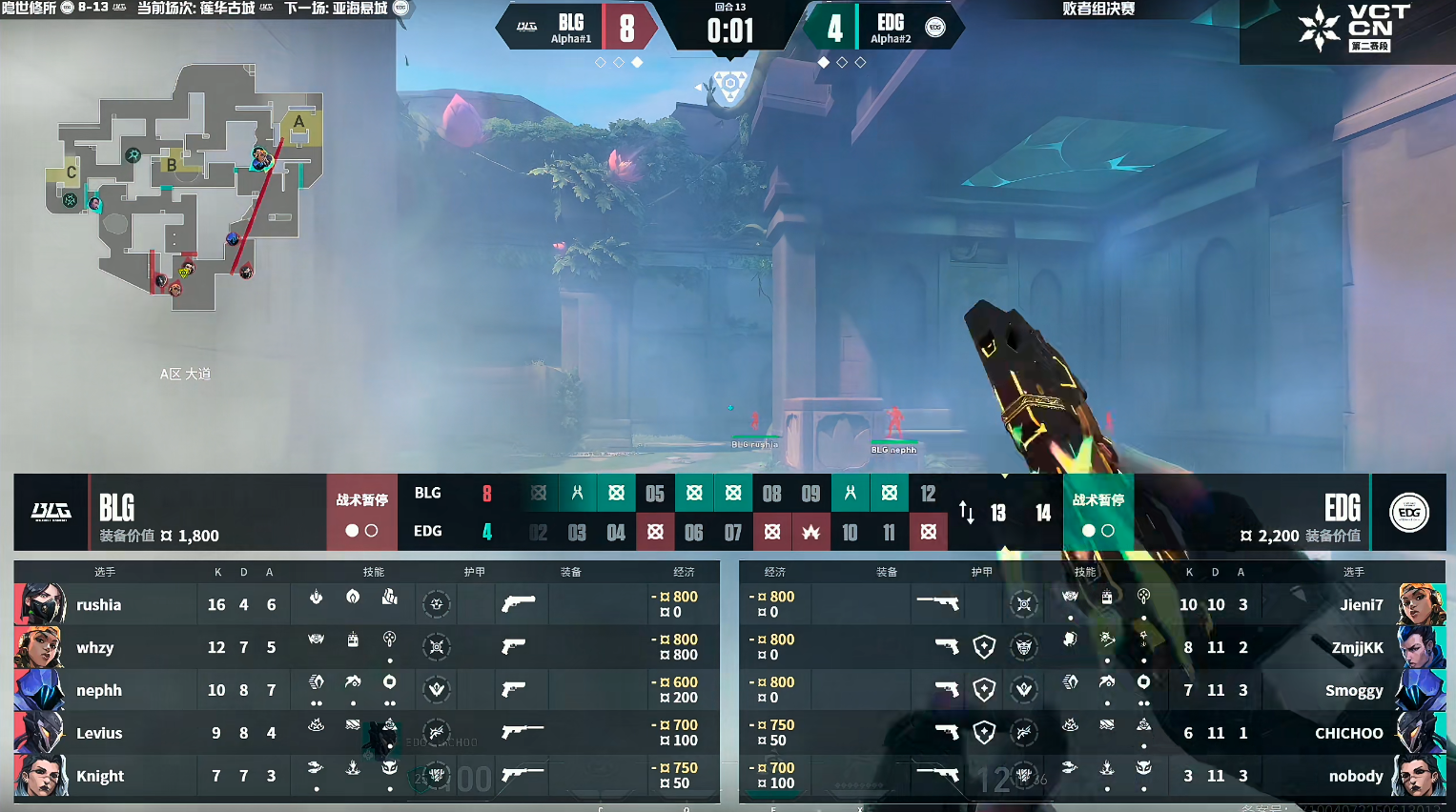This screenshot has height=812, width=1456.
Task: Jump to round 05 in round timeline
Action: 655,494
